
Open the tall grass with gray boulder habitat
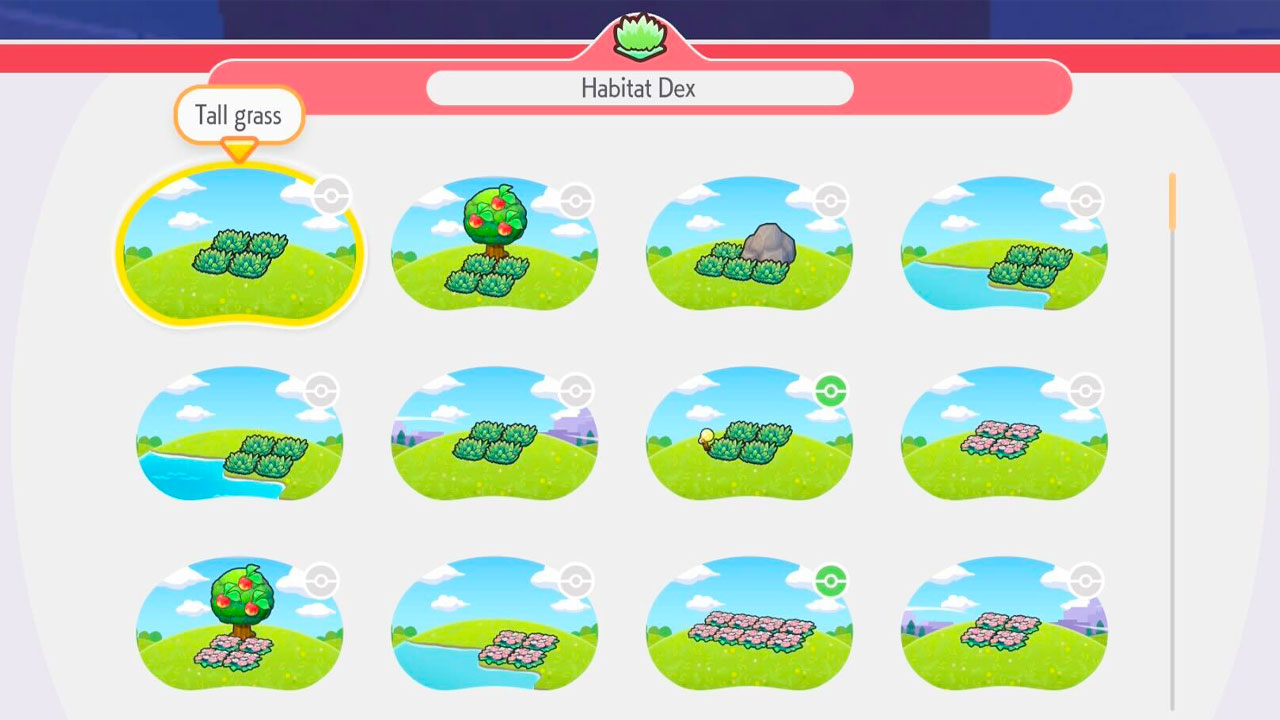749,246
